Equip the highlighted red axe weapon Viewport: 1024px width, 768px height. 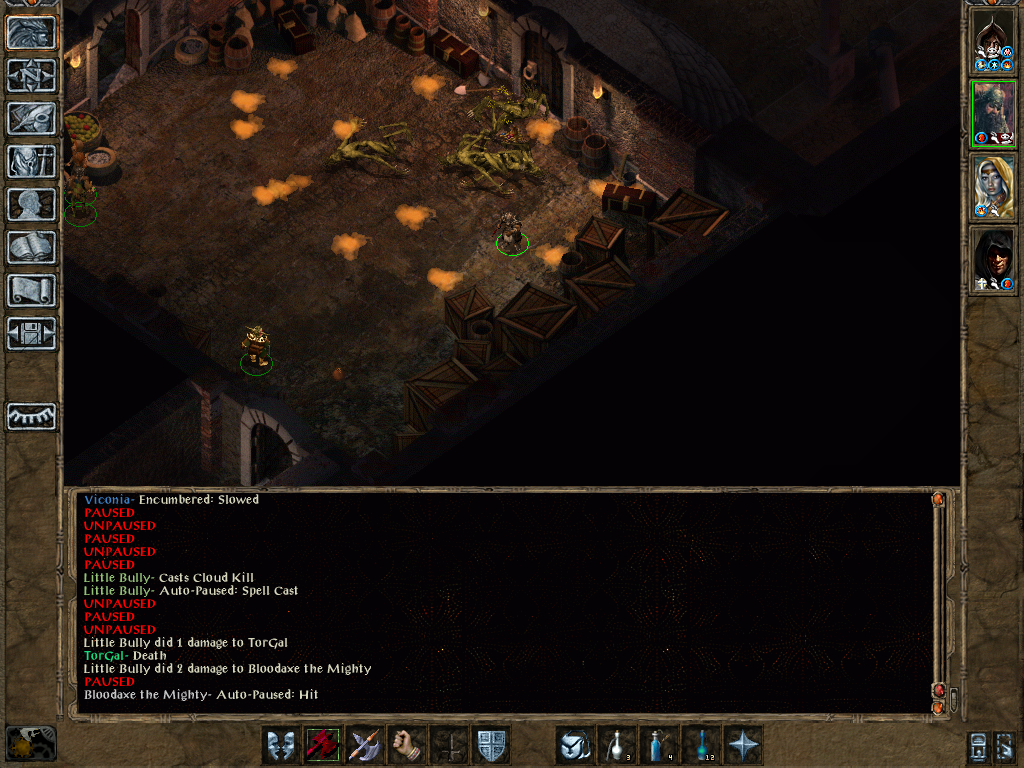tap(323, 746)
